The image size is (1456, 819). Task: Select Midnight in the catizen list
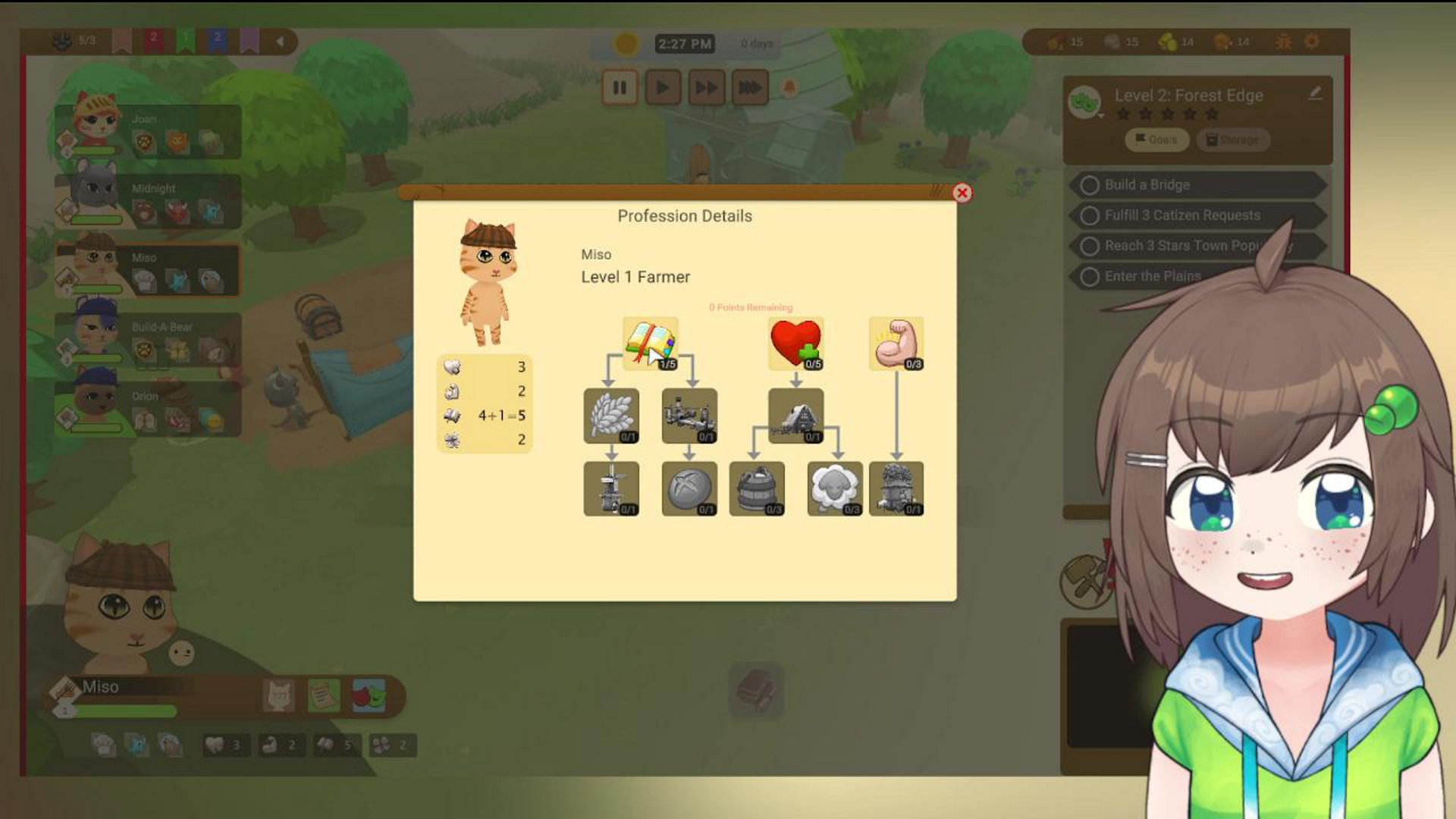pos(148,202)
